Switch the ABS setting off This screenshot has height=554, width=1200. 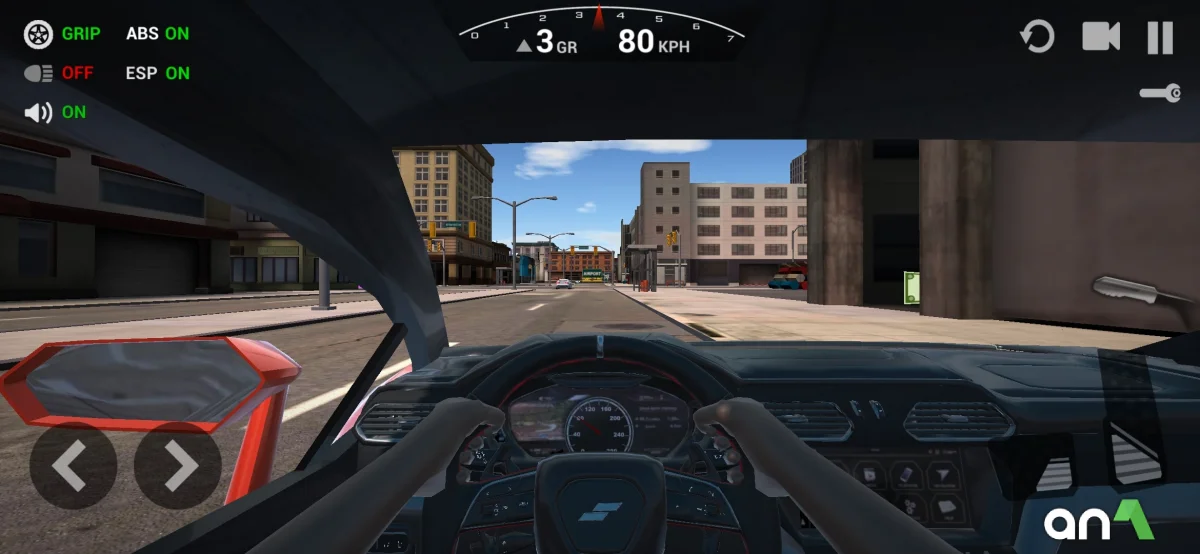pyautogui.click(x=157, y=33)
